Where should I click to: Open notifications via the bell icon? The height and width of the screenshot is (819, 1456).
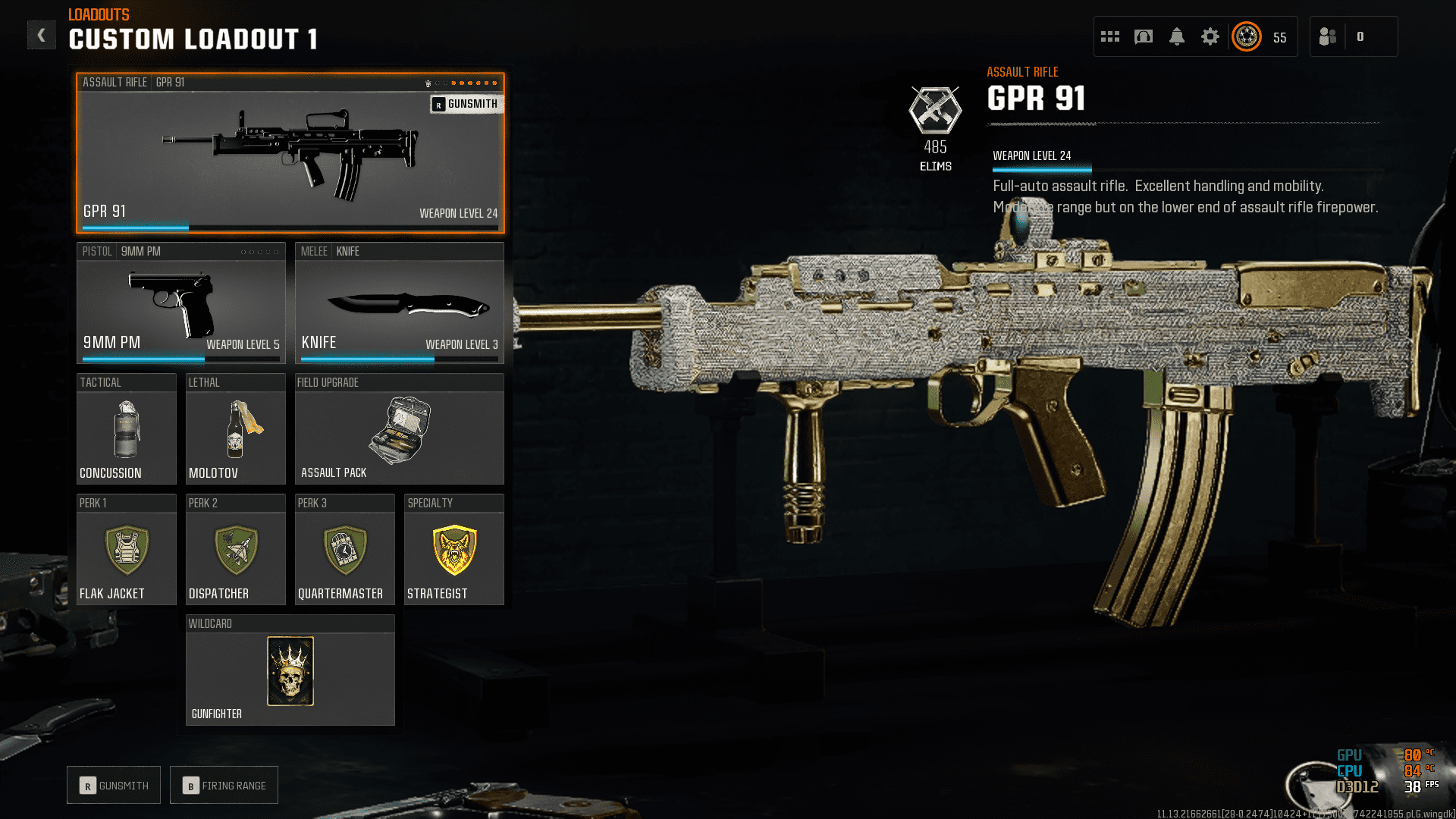[1177, 36]
